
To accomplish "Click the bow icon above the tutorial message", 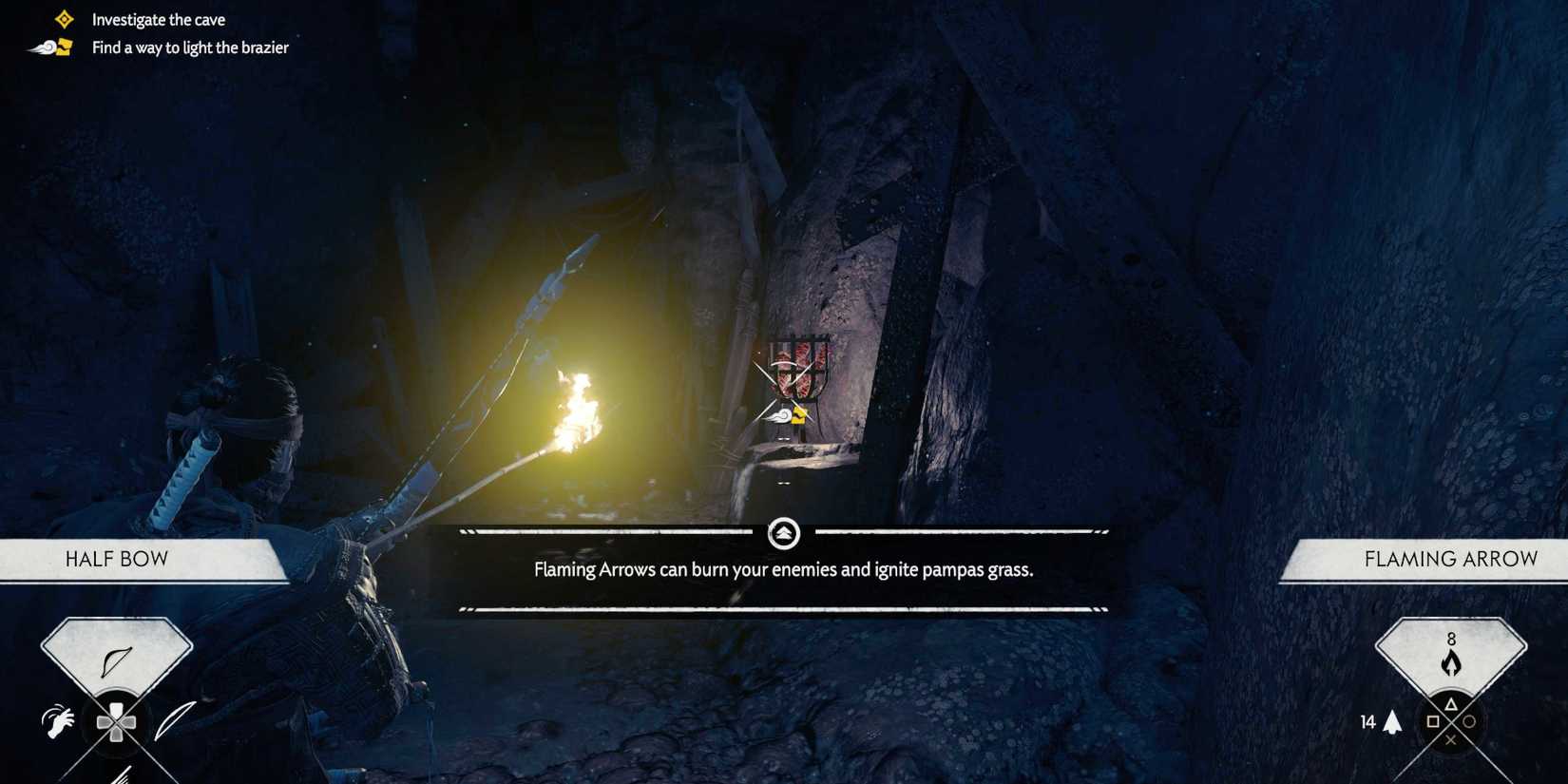I will (x=783, y=534).
